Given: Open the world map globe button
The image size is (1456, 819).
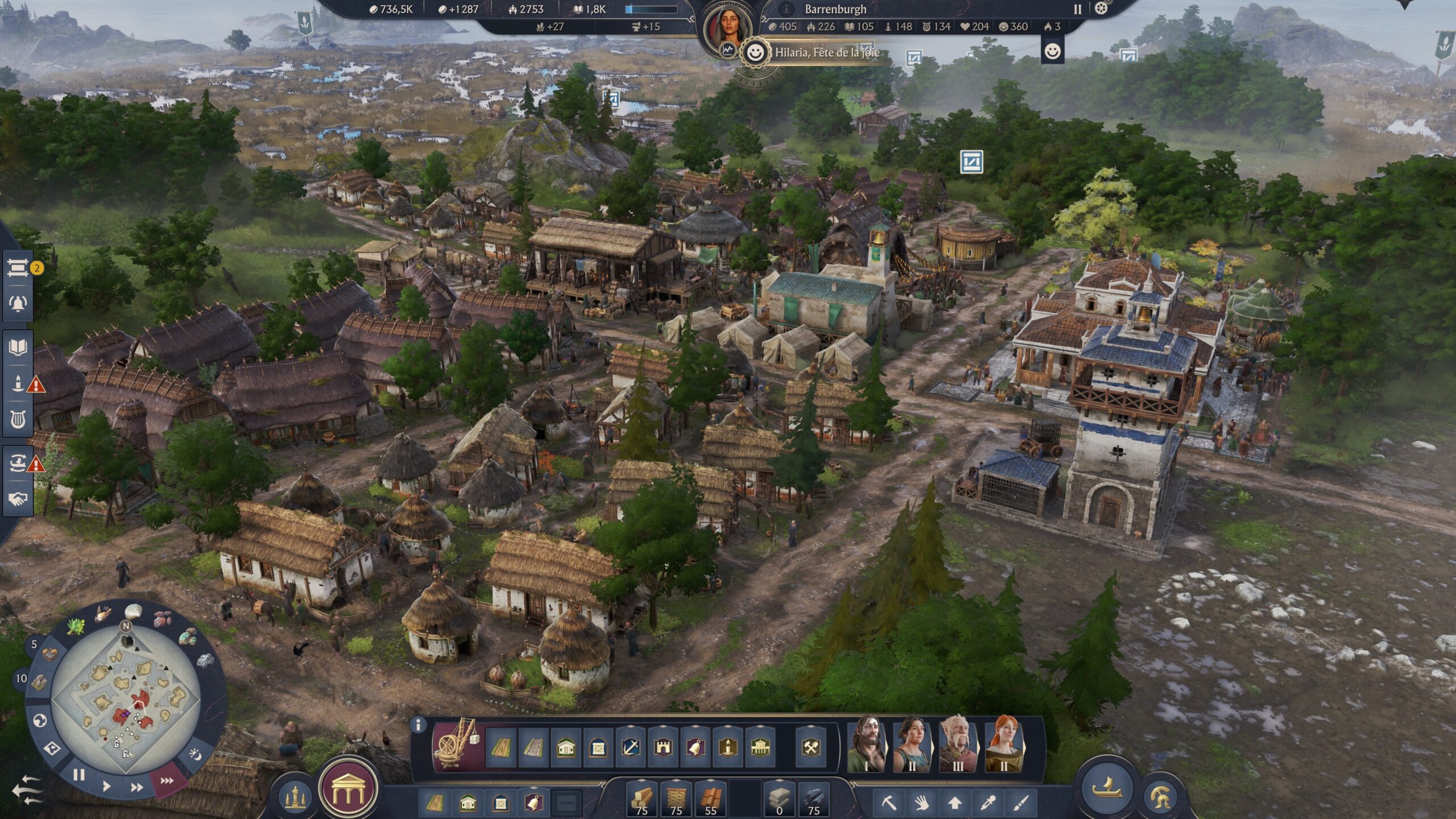Looking at the screenshot, I should (39, 721).
